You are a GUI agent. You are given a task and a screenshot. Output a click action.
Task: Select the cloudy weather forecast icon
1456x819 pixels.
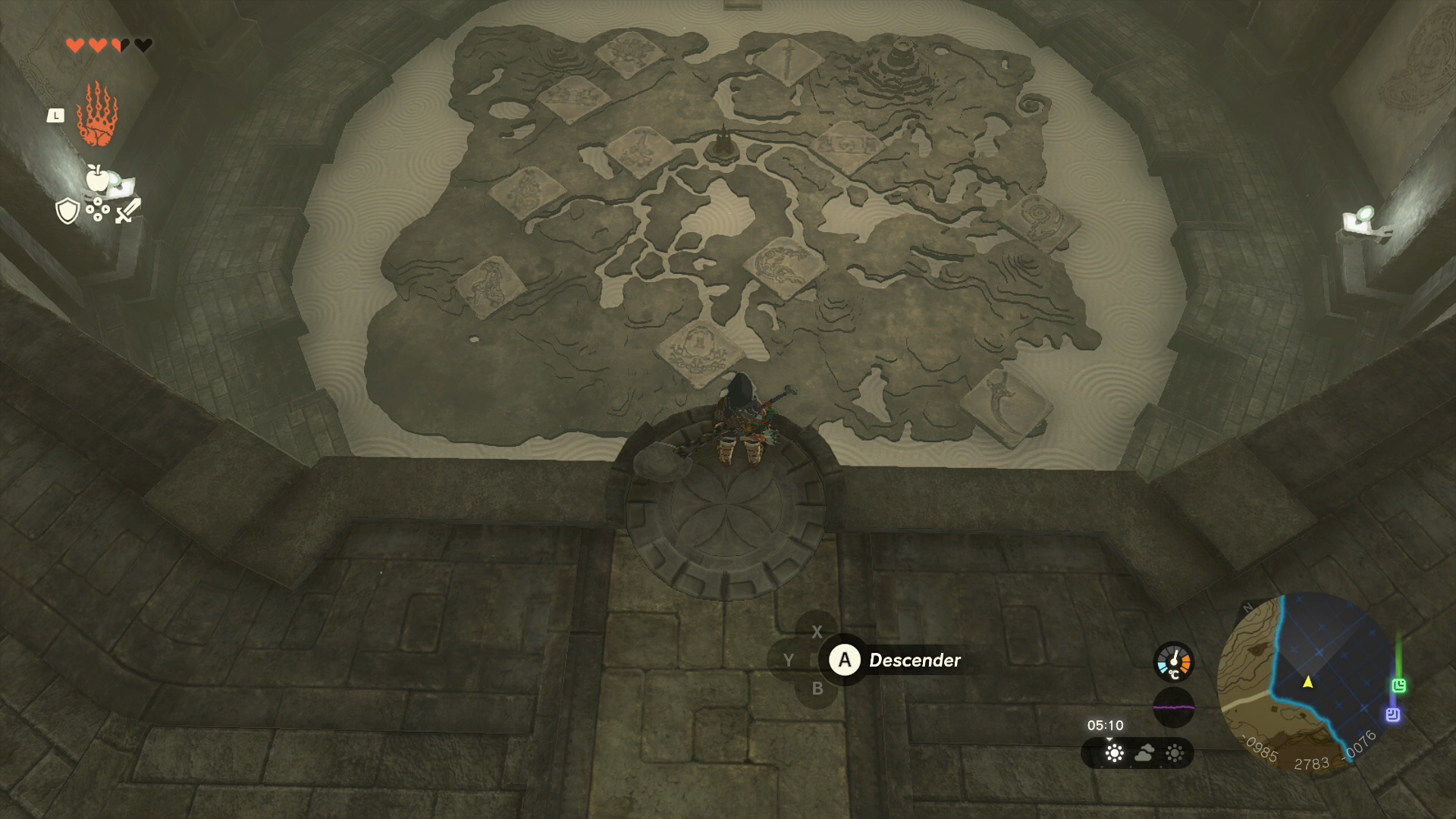pyautogui.click(x=1144, y=753)
